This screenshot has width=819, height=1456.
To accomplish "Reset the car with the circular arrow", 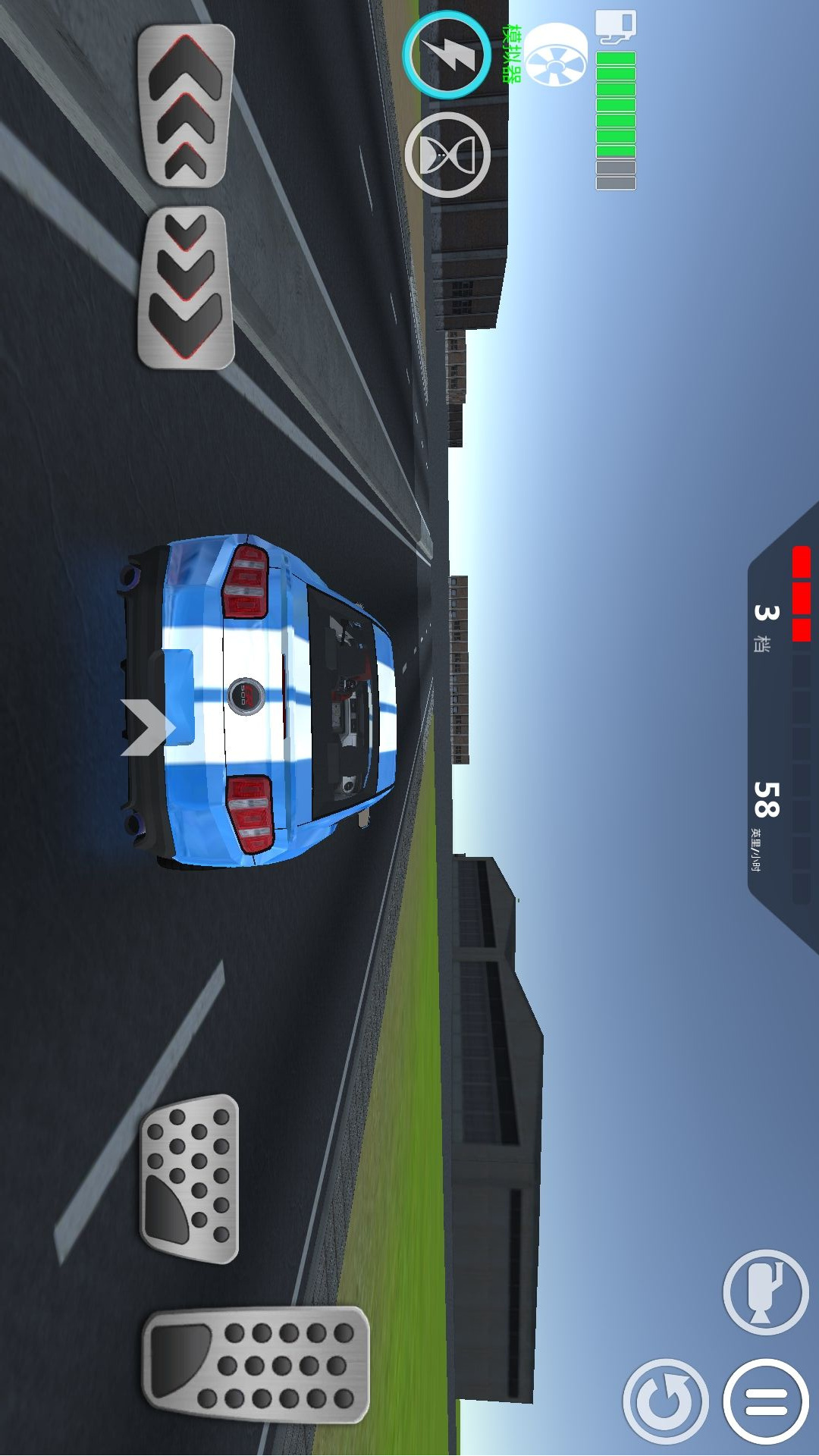I will click(665, 1401).
